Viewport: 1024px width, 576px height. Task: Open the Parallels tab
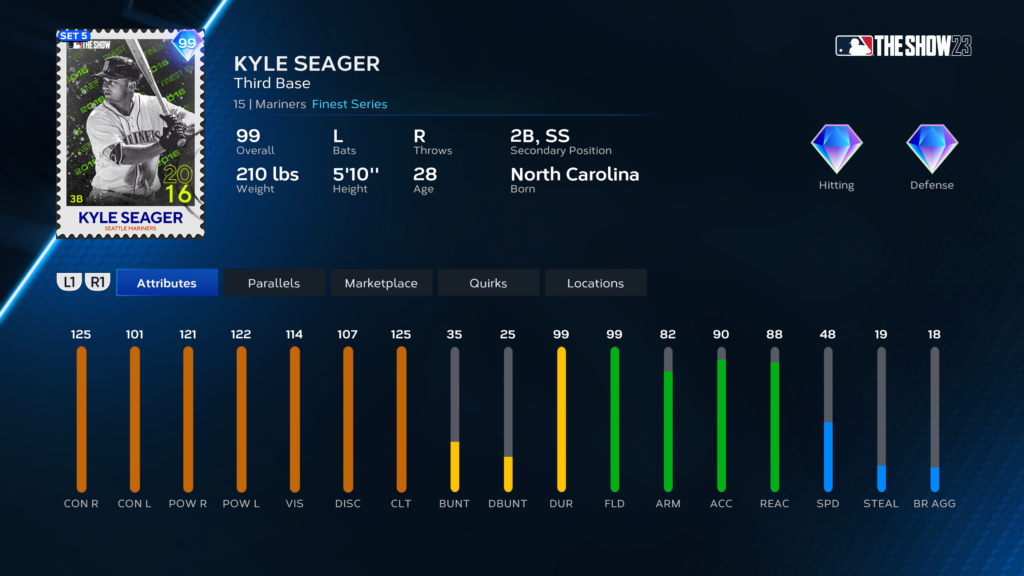tap(274, 283)
